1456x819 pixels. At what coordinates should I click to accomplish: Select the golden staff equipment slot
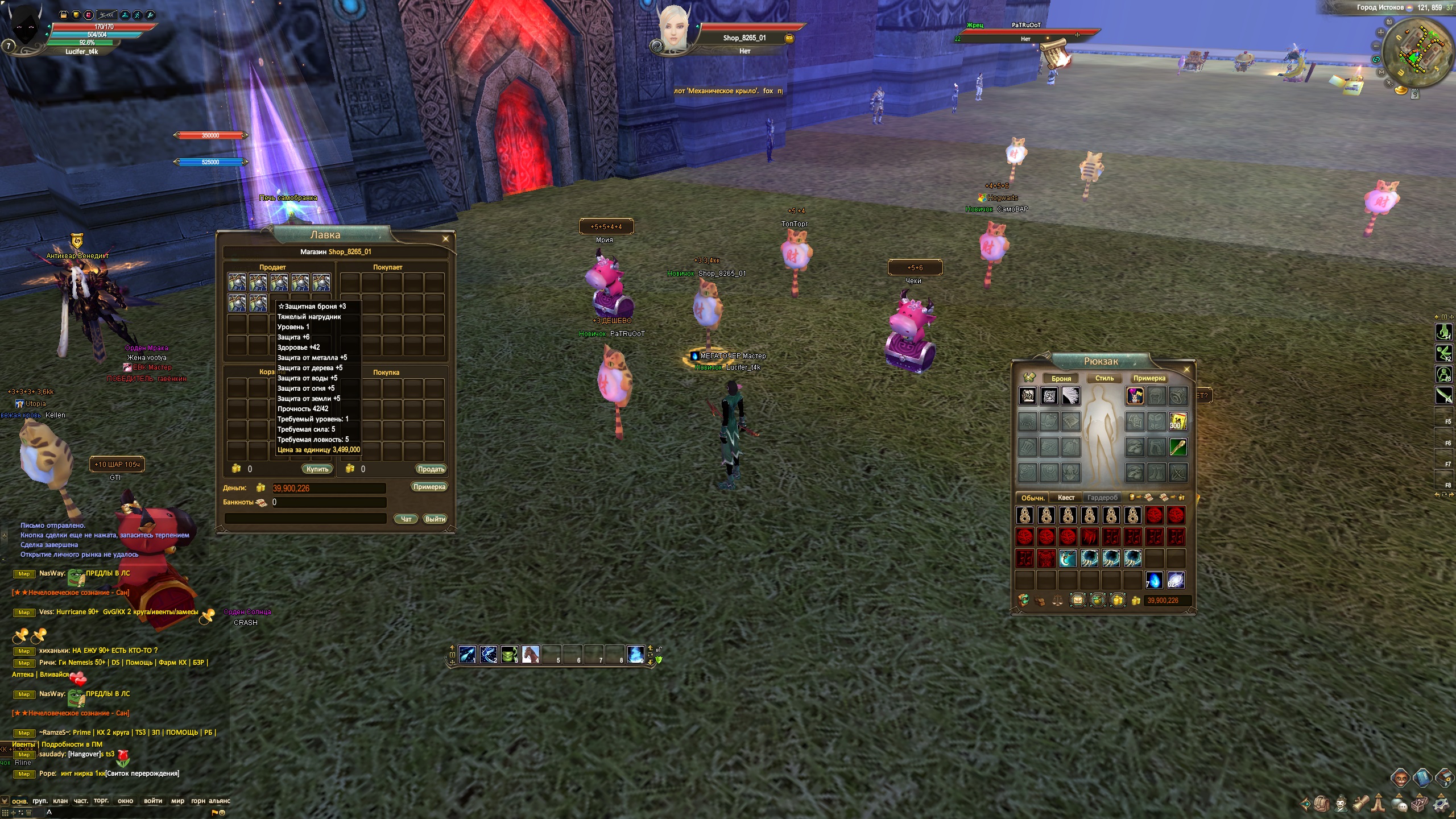click(x=1178, y=447)
